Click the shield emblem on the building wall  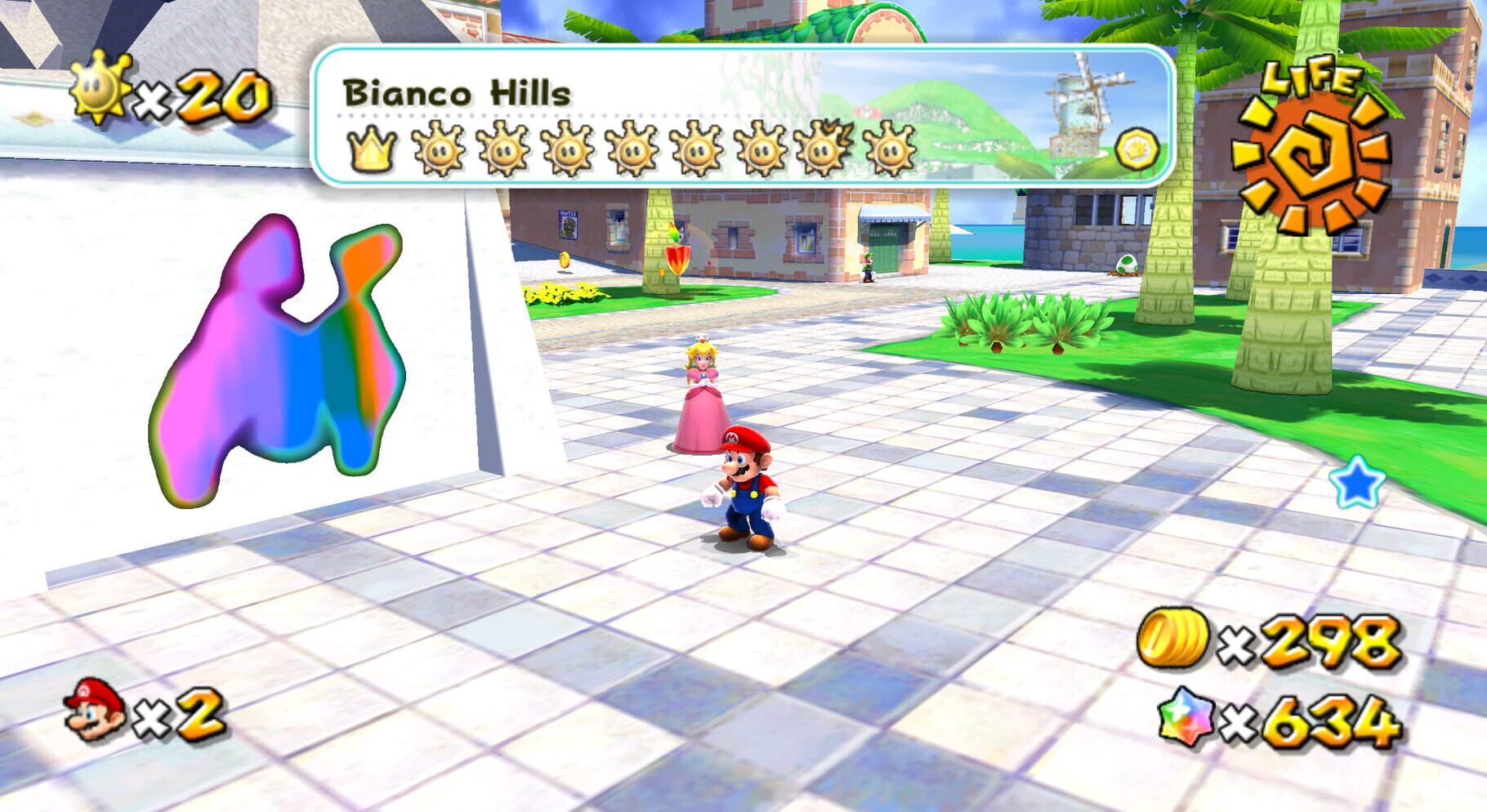click(677, 260)
